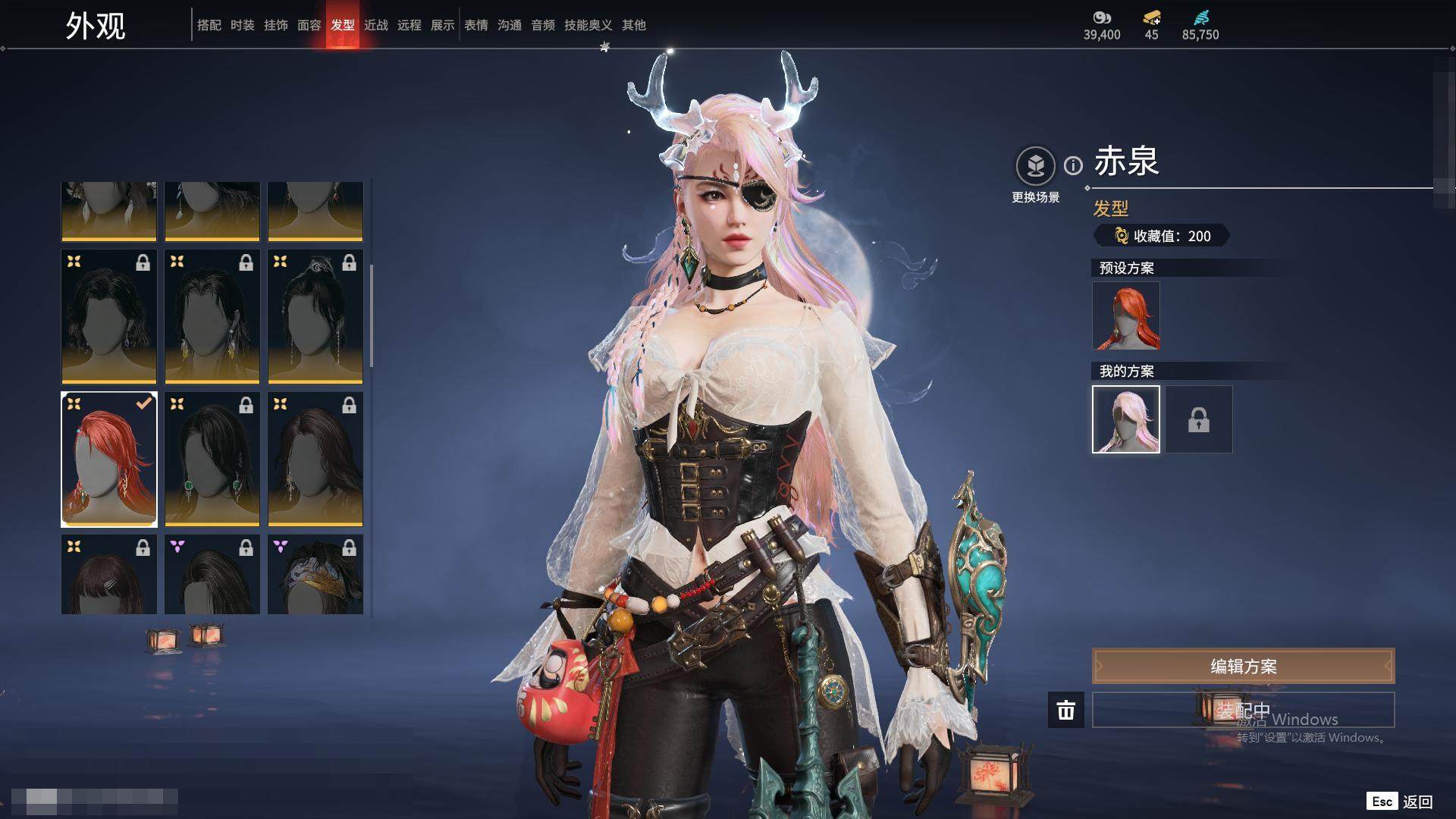Click the 编辑方案 button
This screenshot has width=1456, height=819.
pos(1243,667)
